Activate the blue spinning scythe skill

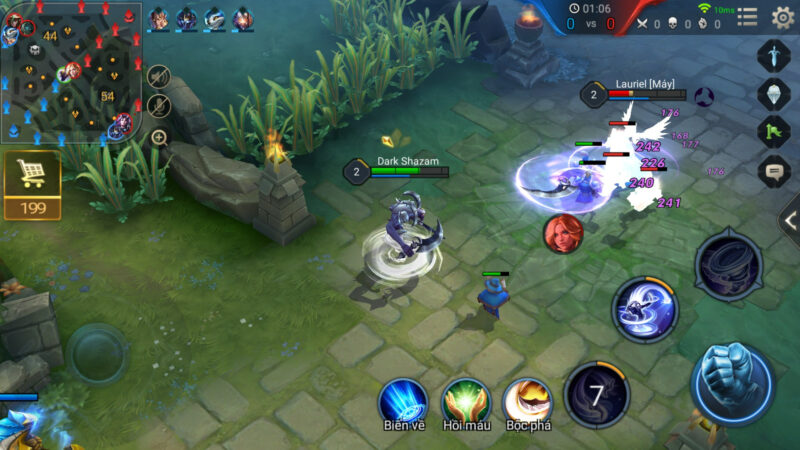(645, 308)
